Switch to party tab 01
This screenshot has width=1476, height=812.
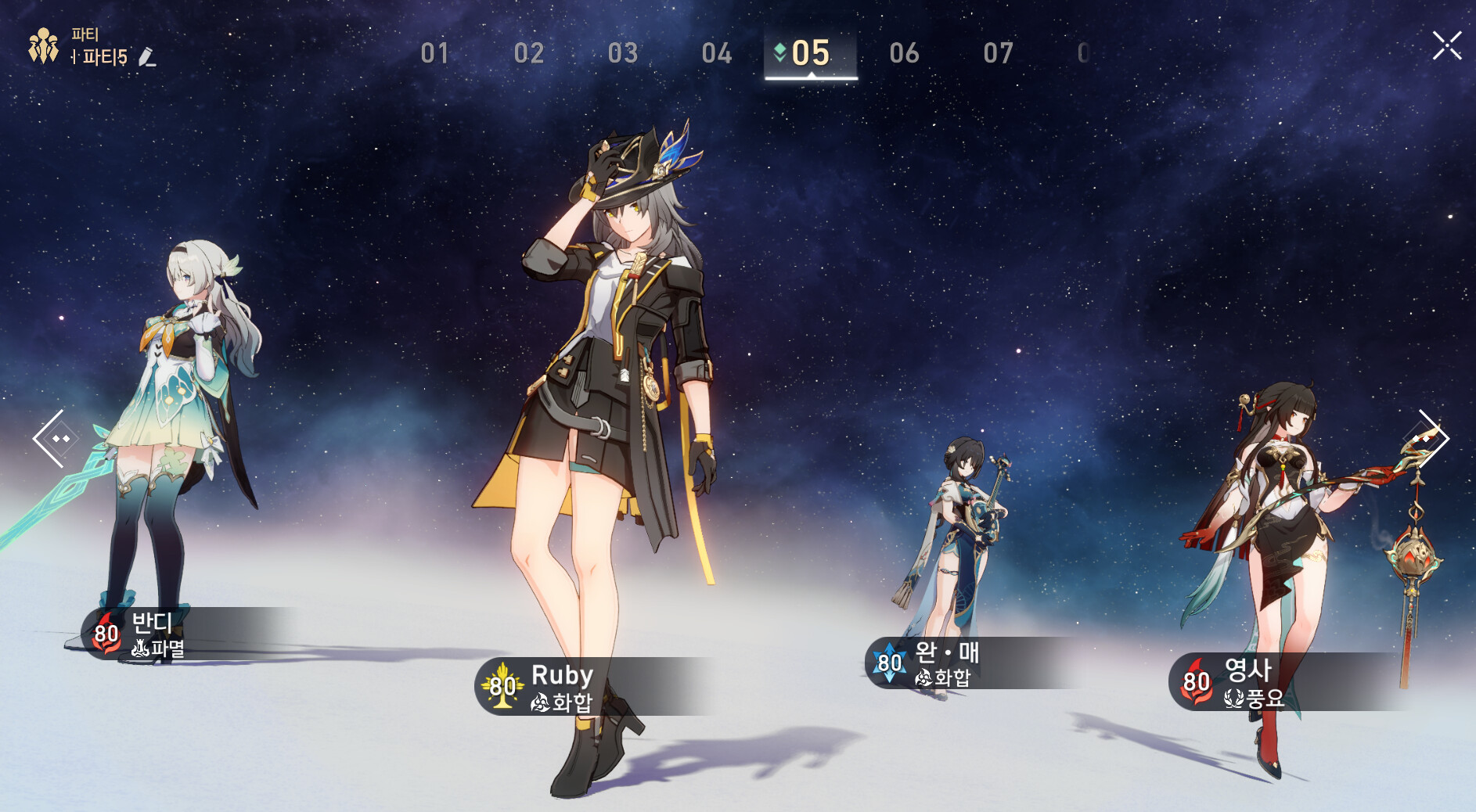point(434,53)
